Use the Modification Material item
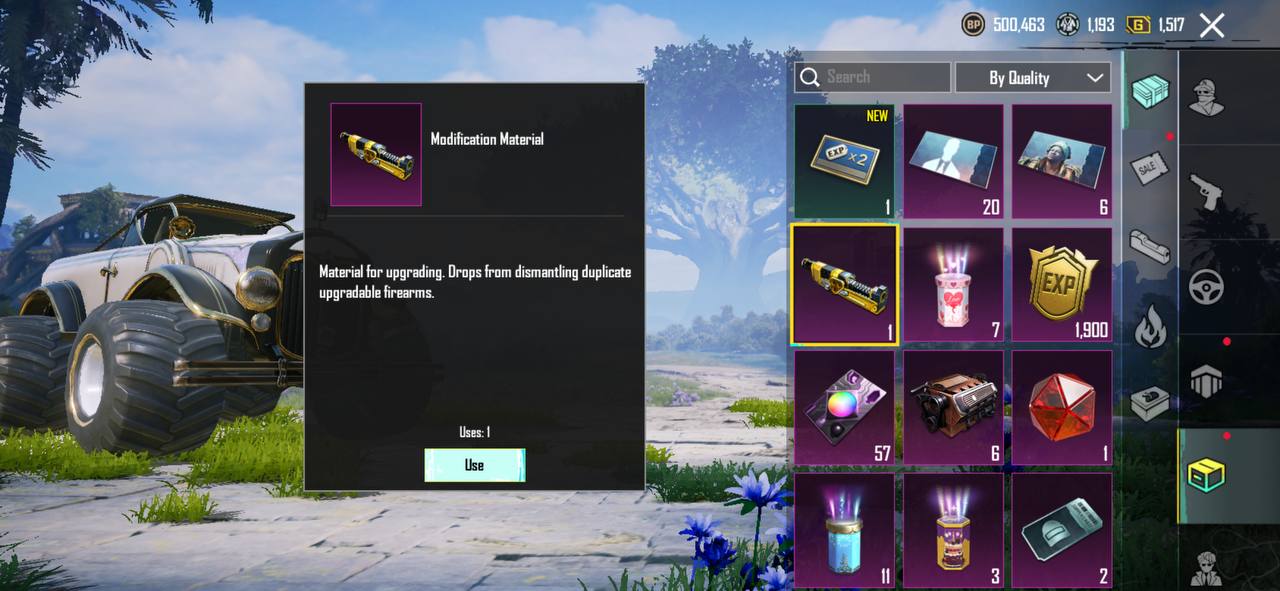The height and width of the screenshot is (591, 1280). pyautogui.click(x=474, y=465)
